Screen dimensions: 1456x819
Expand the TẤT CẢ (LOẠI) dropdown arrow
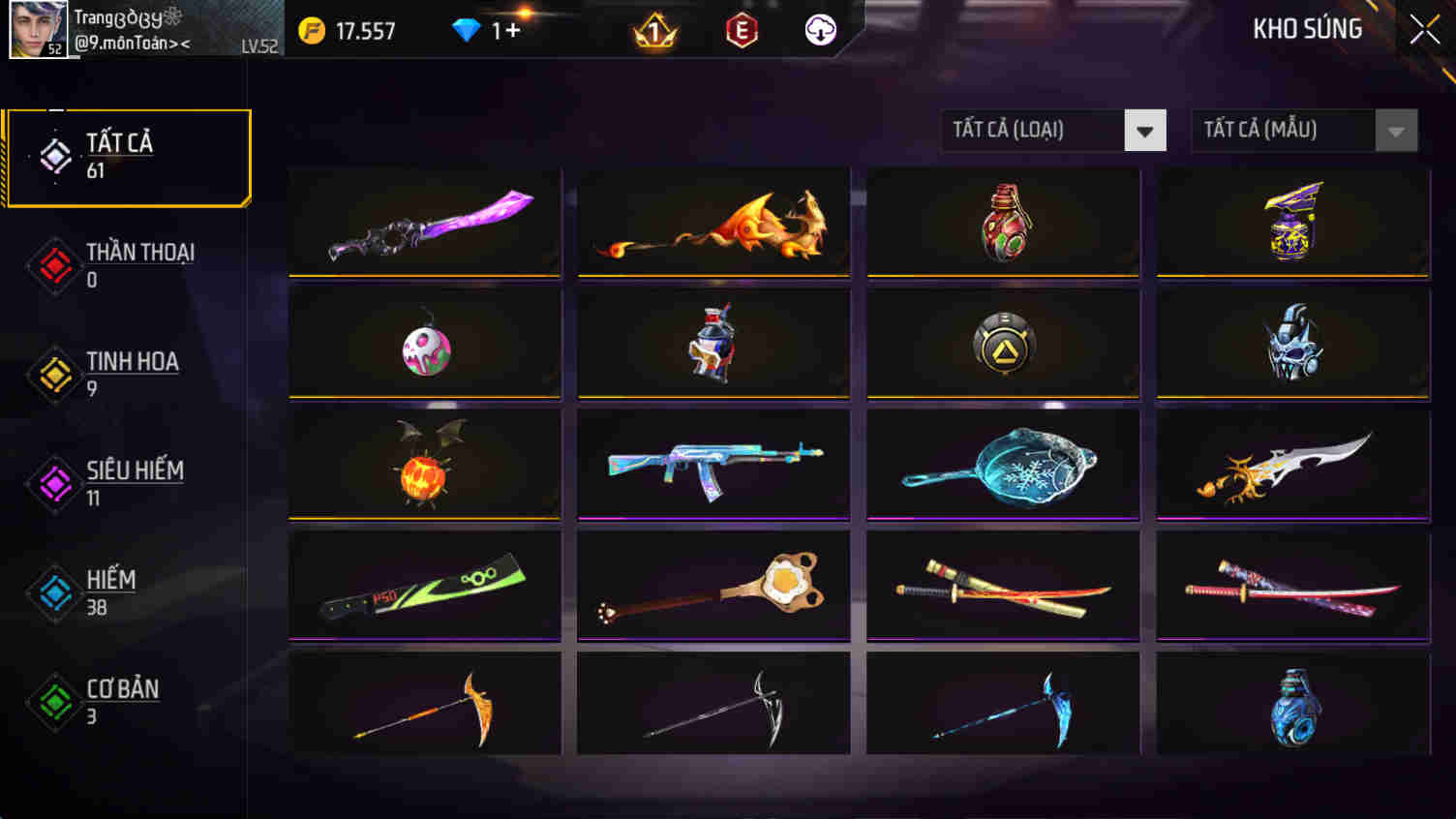1146,130
